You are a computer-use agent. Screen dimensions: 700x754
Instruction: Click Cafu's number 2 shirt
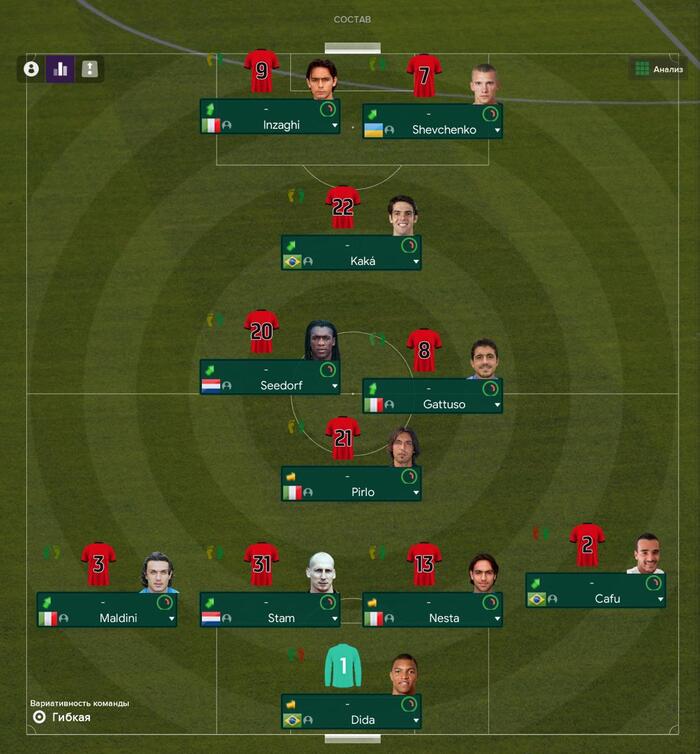(x=587, y=545)
